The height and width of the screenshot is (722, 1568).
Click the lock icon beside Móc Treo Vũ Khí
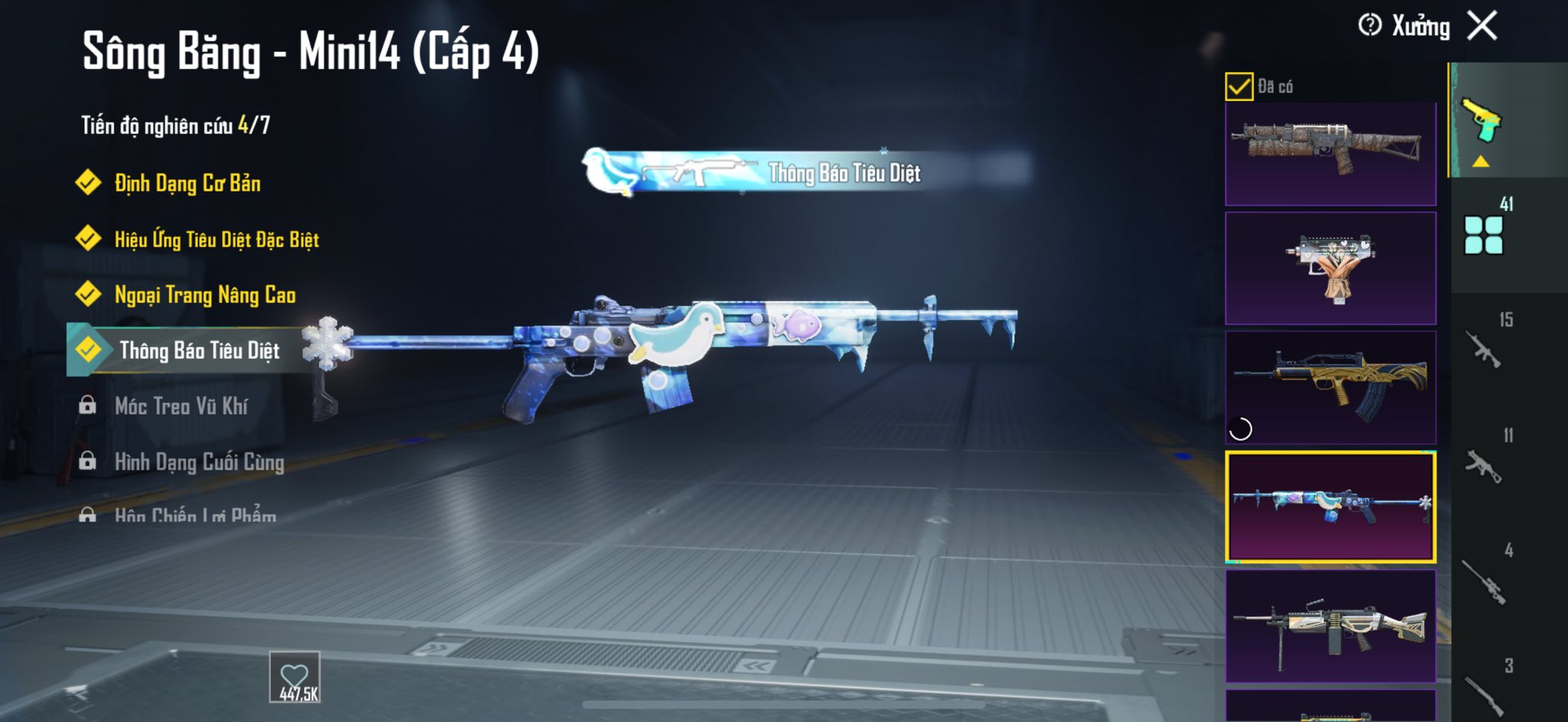click(87, 407)
